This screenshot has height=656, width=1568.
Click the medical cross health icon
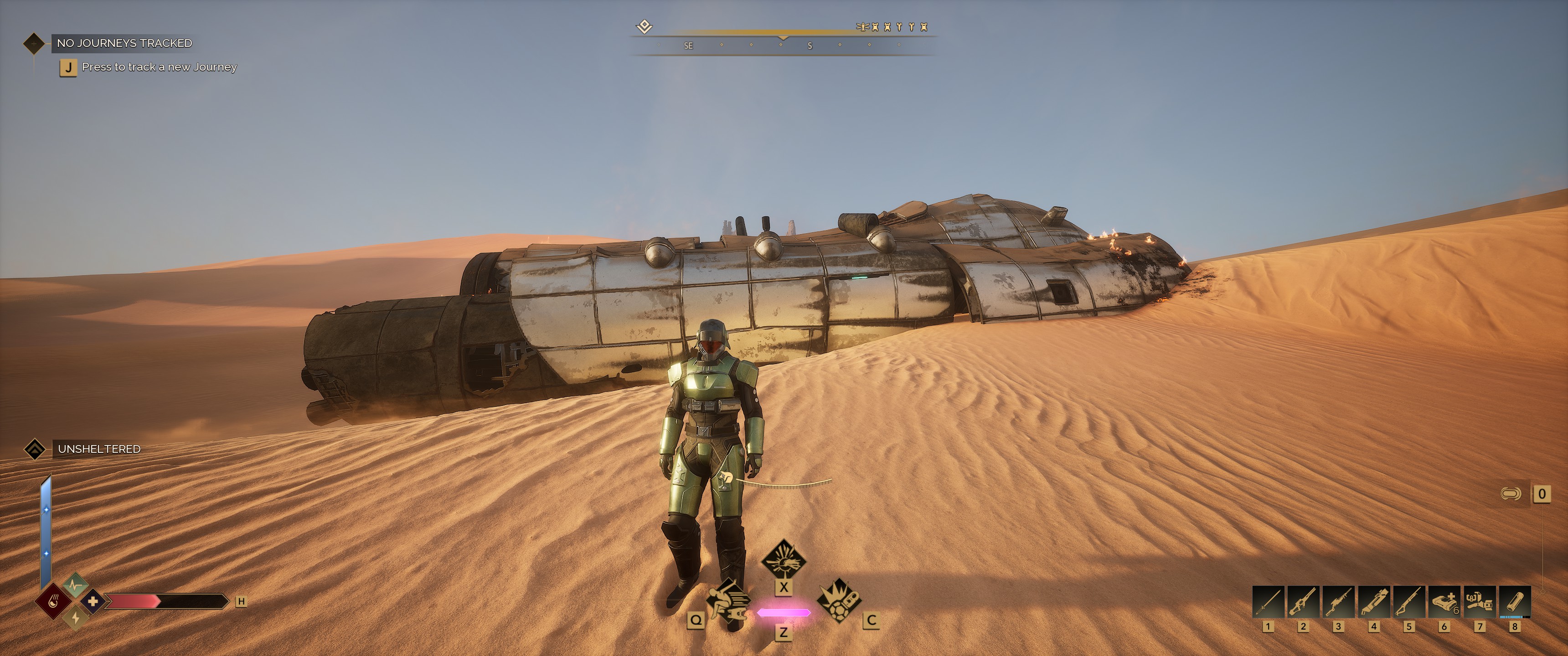click(x=93, y=601)
